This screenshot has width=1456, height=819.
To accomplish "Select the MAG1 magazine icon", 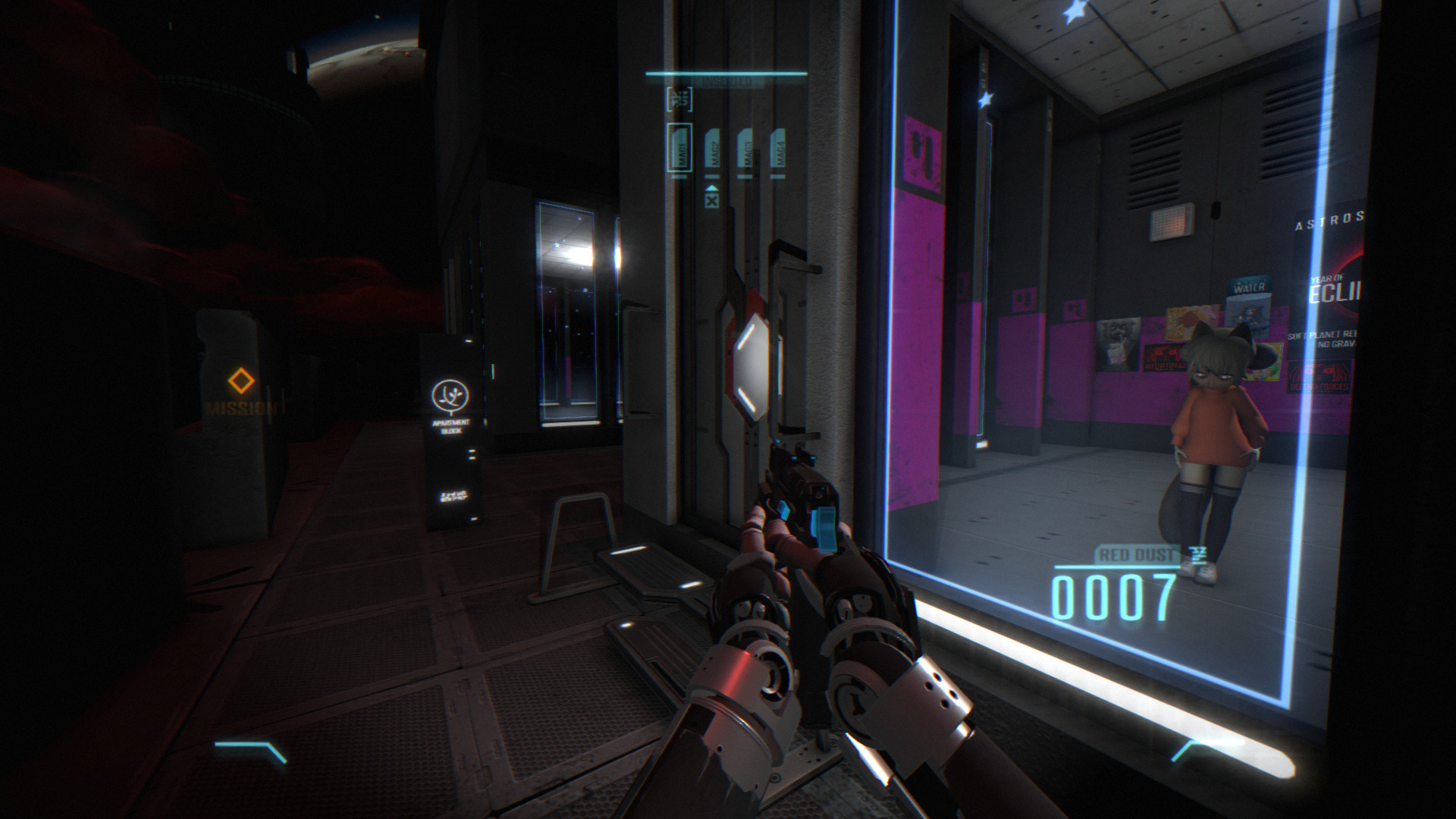I will pos(679,148).
